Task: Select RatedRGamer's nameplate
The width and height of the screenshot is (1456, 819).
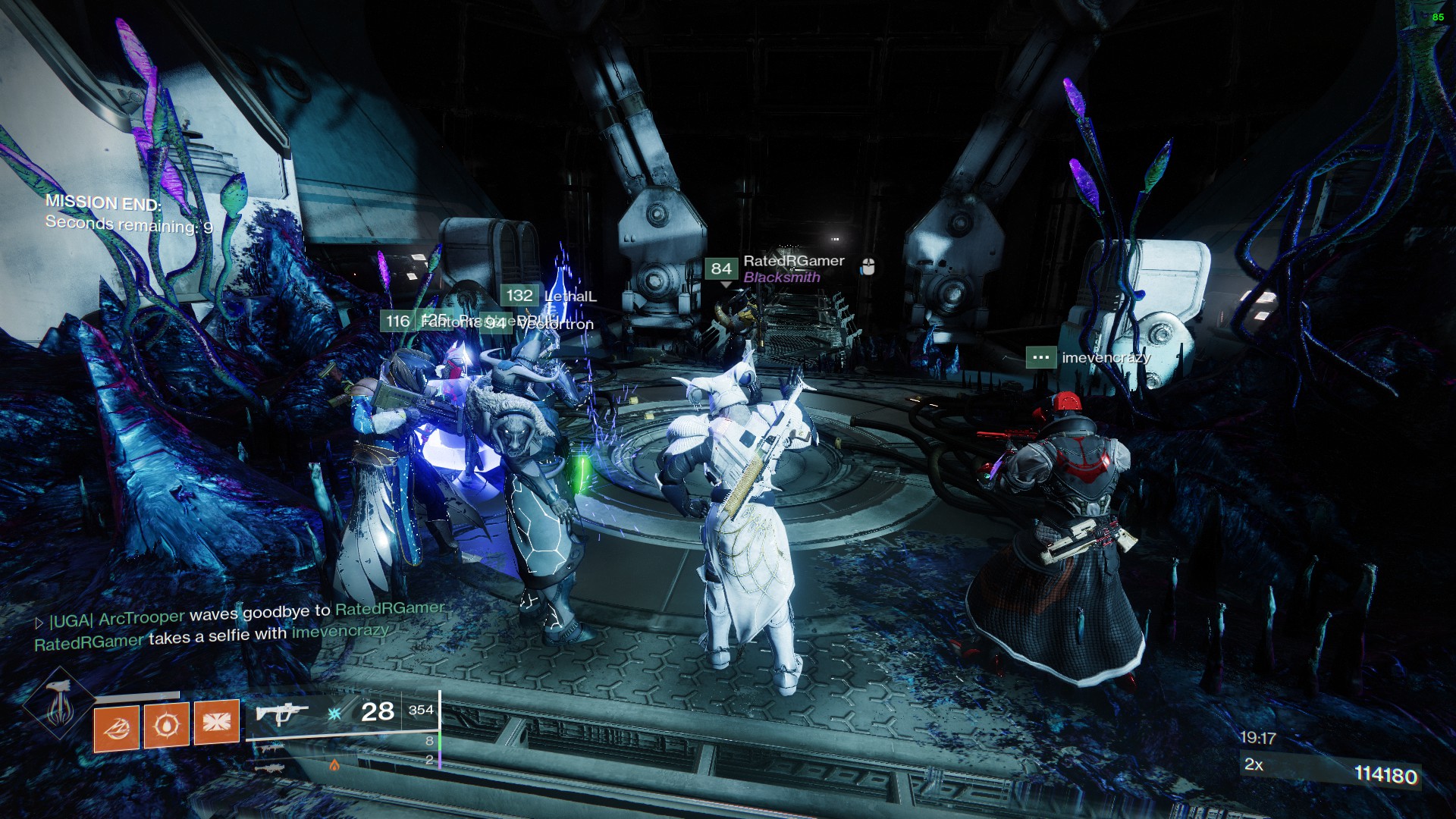Action: 793,262
